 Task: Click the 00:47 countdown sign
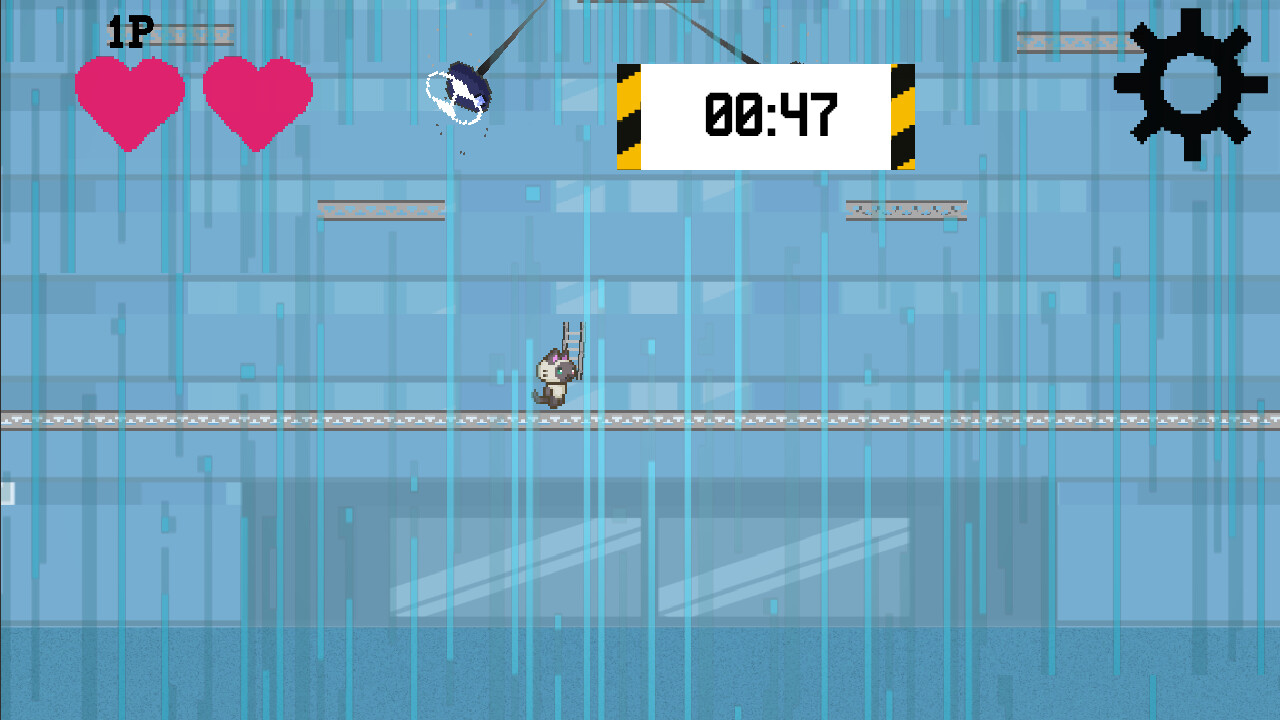tap(765, 115)
